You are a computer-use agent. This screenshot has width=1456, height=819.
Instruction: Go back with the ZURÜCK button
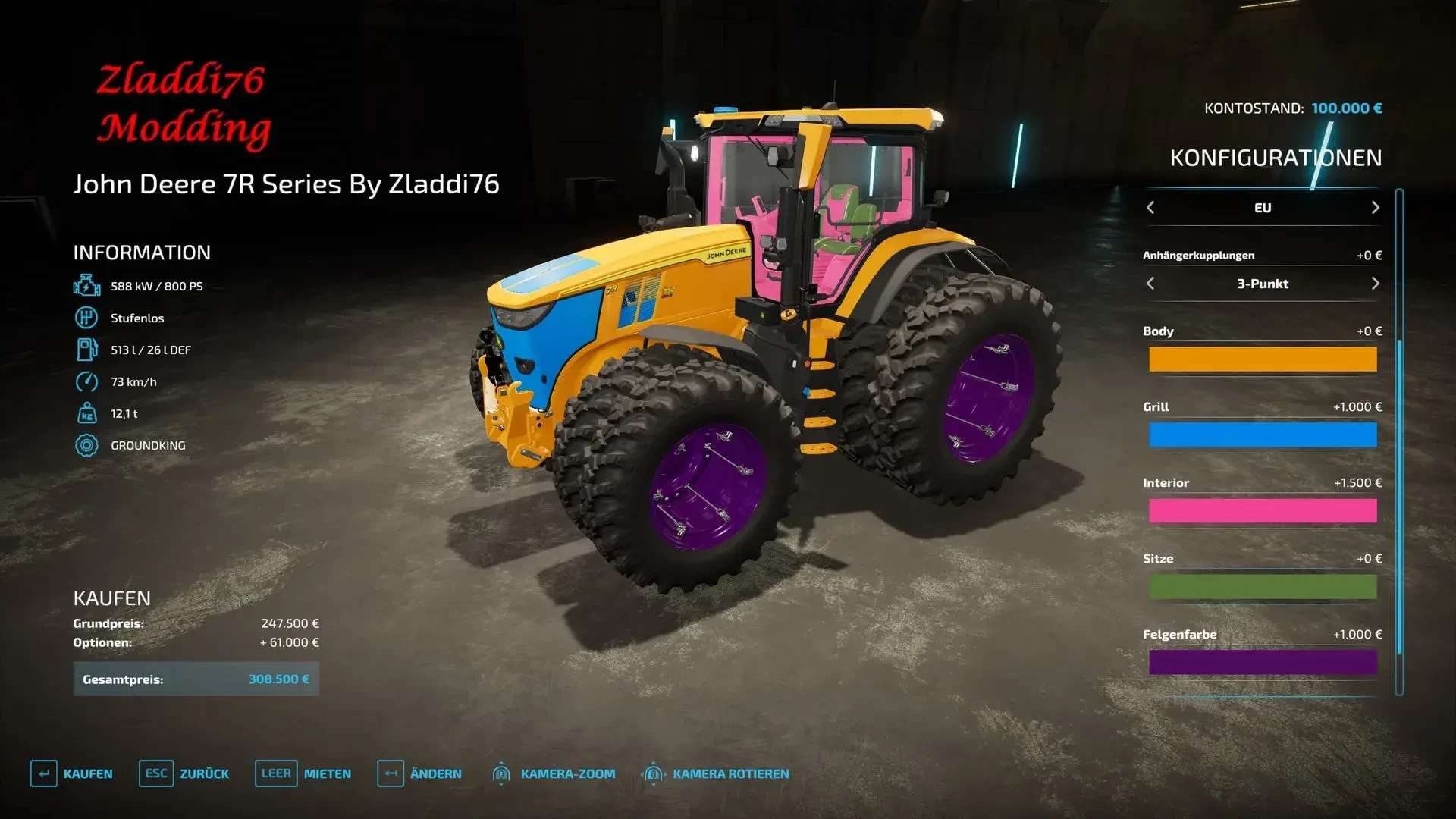(x=184, y=773)
